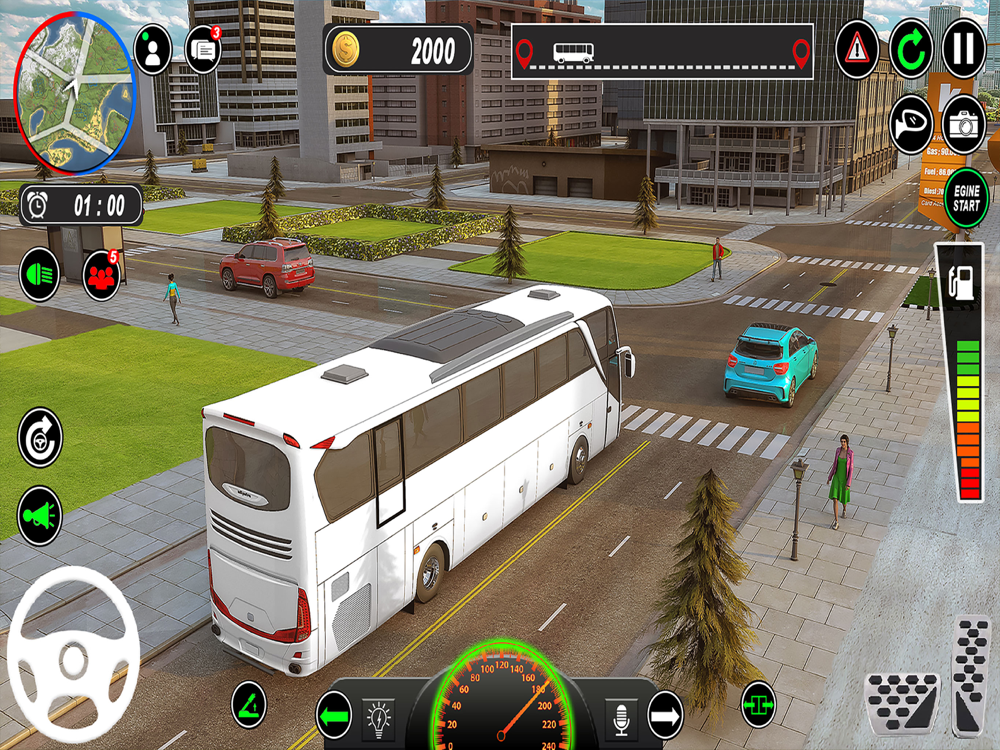Activate the right turn signal arrow
Viewport: 1000px width, 750px height.
[665, 715]
